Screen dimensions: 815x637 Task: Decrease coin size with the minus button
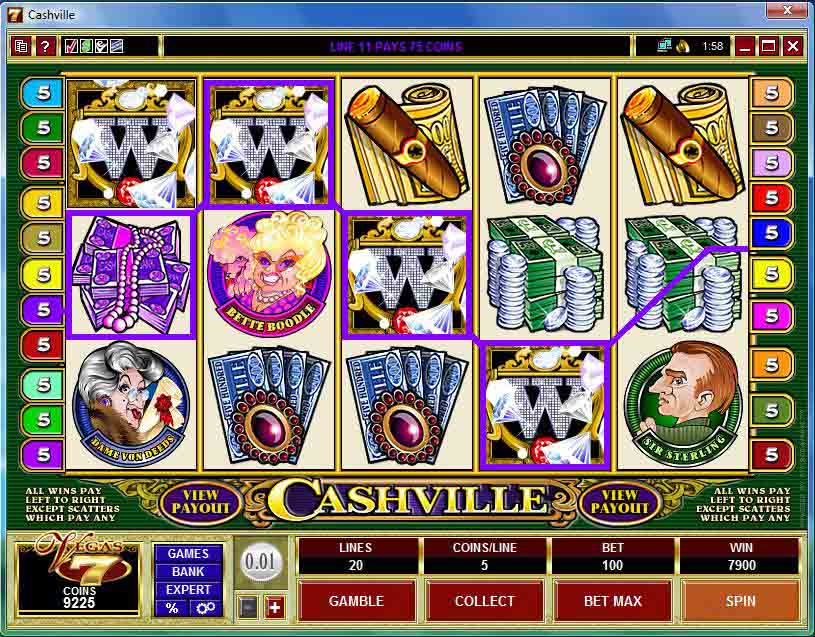[x=248, y=607]
